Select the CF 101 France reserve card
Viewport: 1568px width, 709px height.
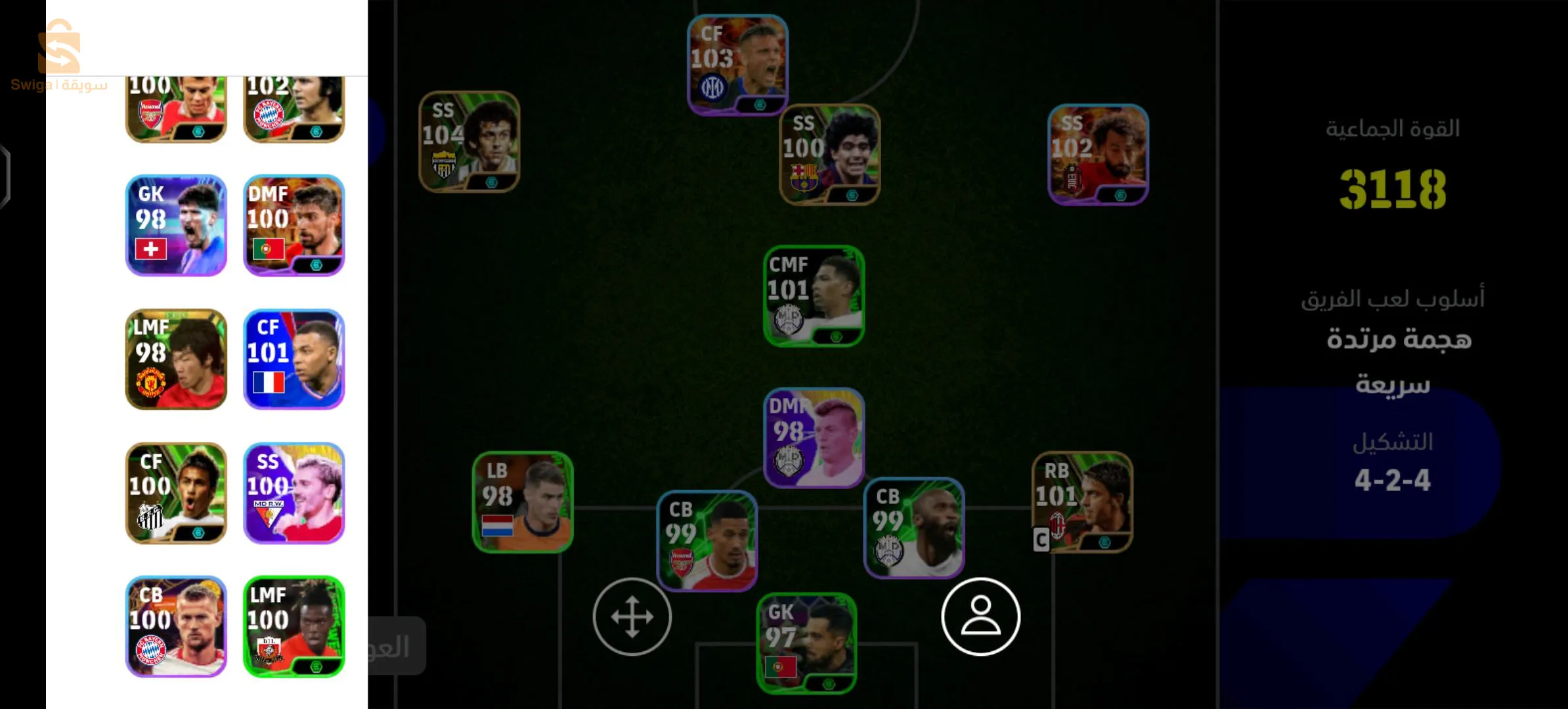click(294, 359)
